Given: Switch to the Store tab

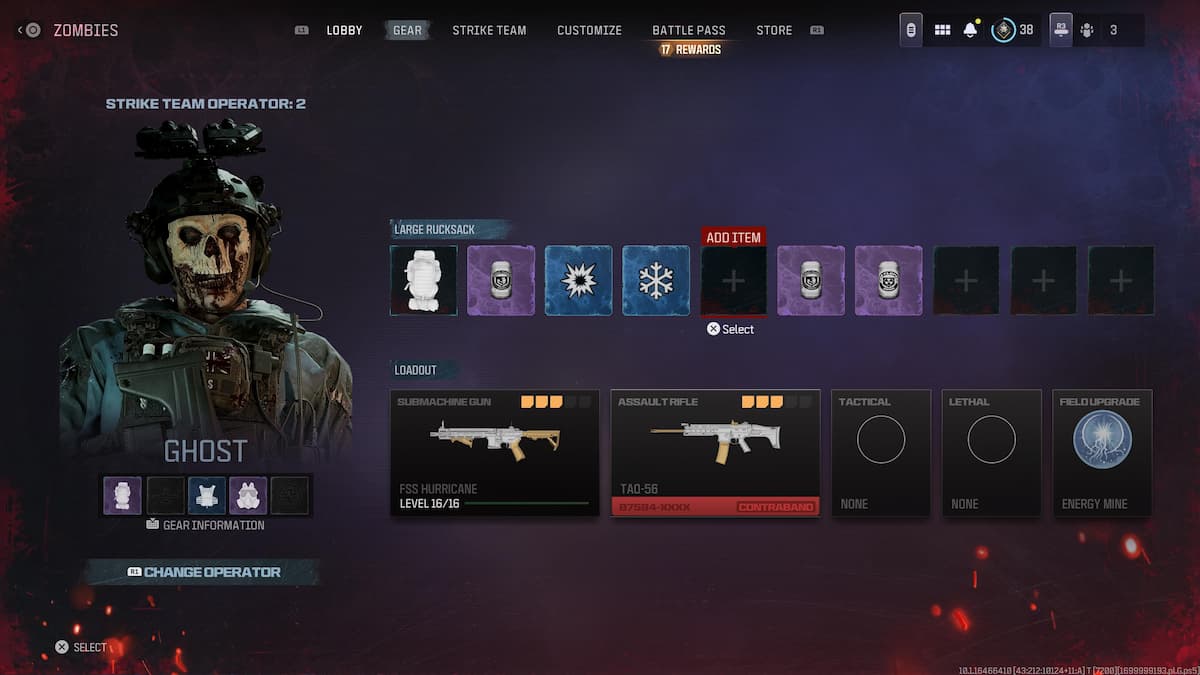Looking at the screenshot, I should click(x=774, y=30).
